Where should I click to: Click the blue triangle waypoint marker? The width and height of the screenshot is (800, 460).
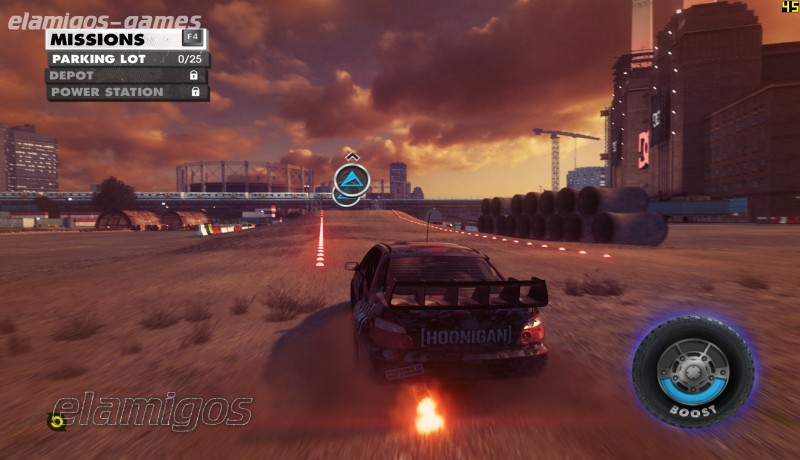[352, 180]
